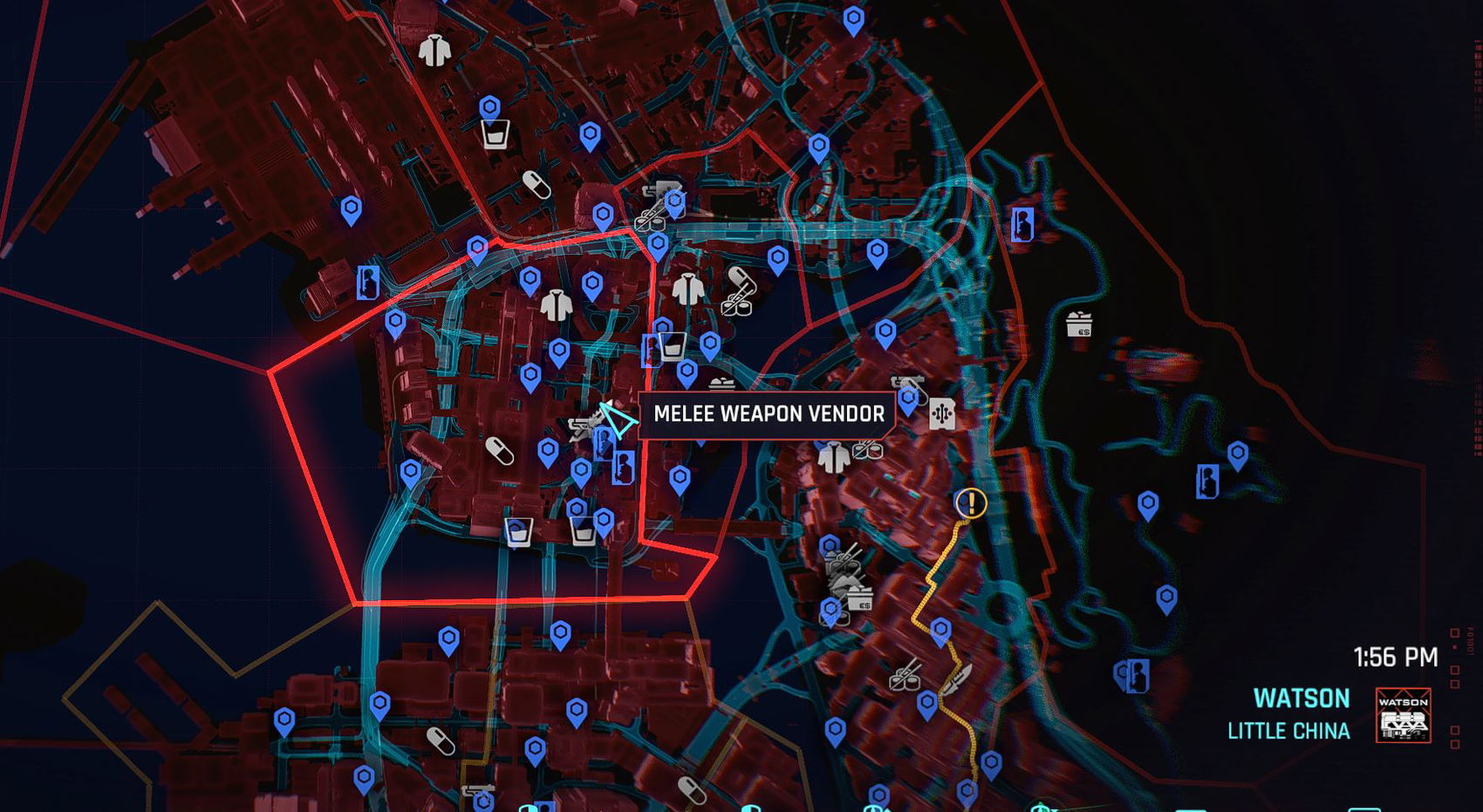Select the clothing vendor shirt icon up north
This screenshot has width=1483, height=812.
pyautogui.click(x=436, y=52)
